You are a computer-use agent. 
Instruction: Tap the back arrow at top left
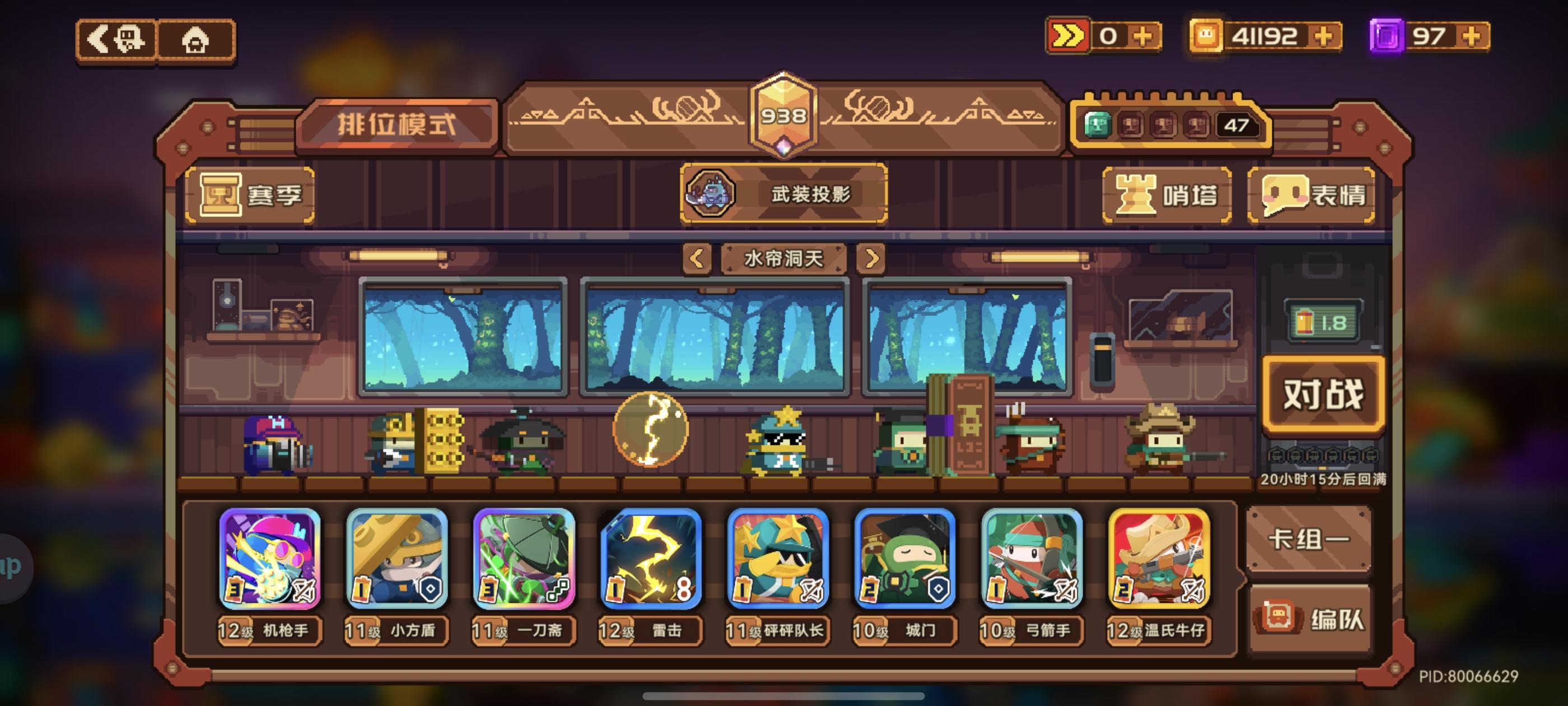tap(119, 40)
